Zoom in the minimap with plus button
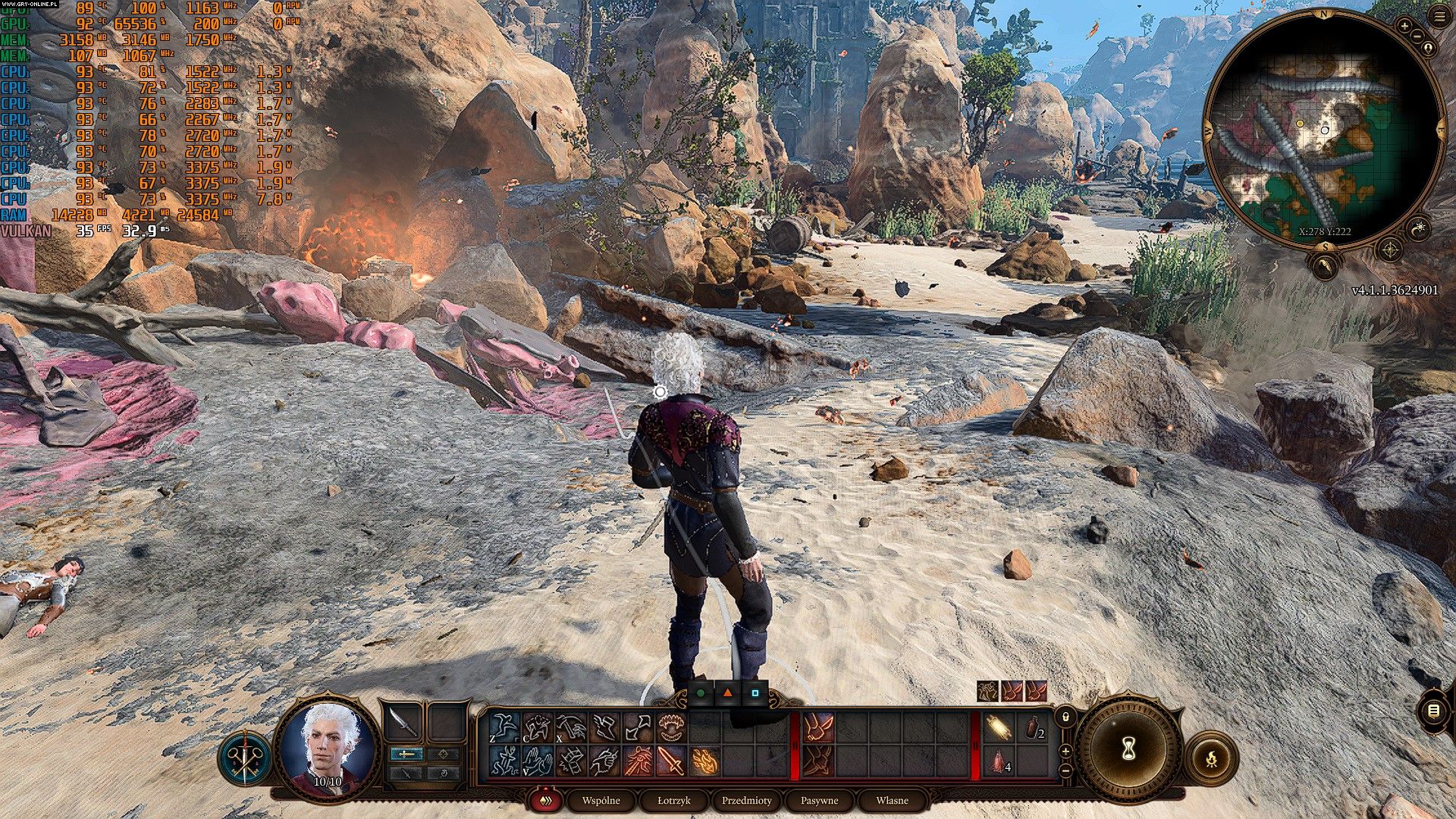This screenshot has height=819, width=1456. tap(1404, 26)
